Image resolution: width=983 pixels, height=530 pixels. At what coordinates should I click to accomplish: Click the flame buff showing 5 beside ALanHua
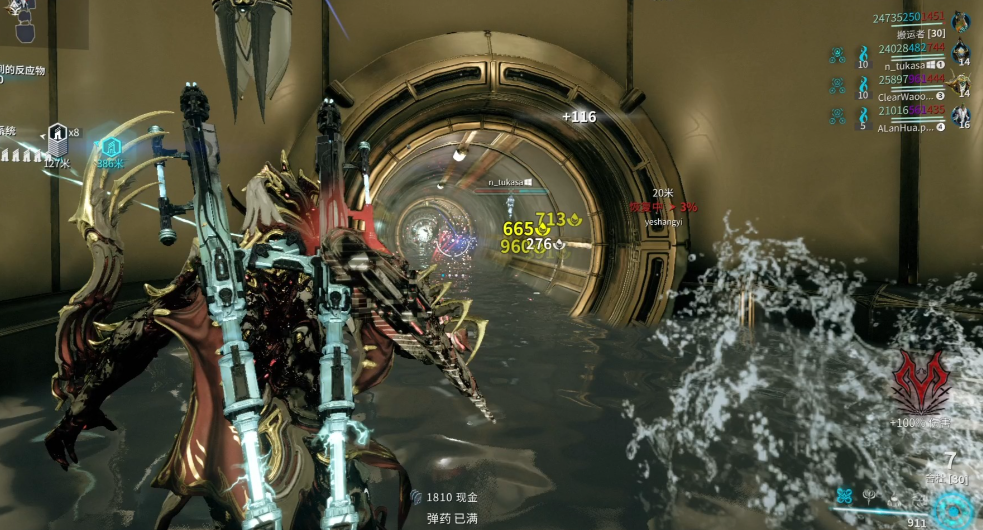coord(864,115)
